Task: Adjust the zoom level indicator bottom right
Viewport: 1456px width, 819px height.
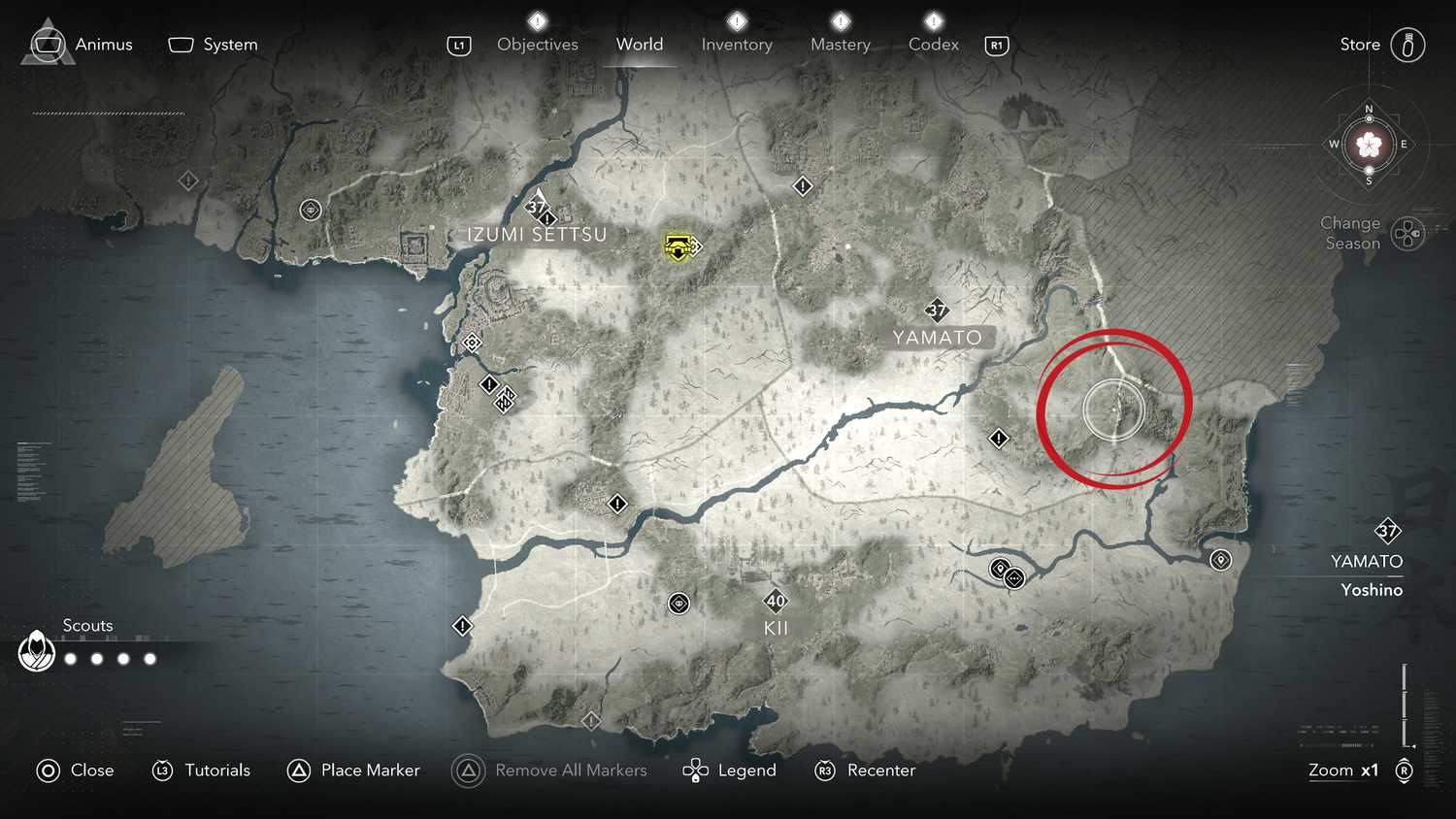Action: coord(1343,770)
